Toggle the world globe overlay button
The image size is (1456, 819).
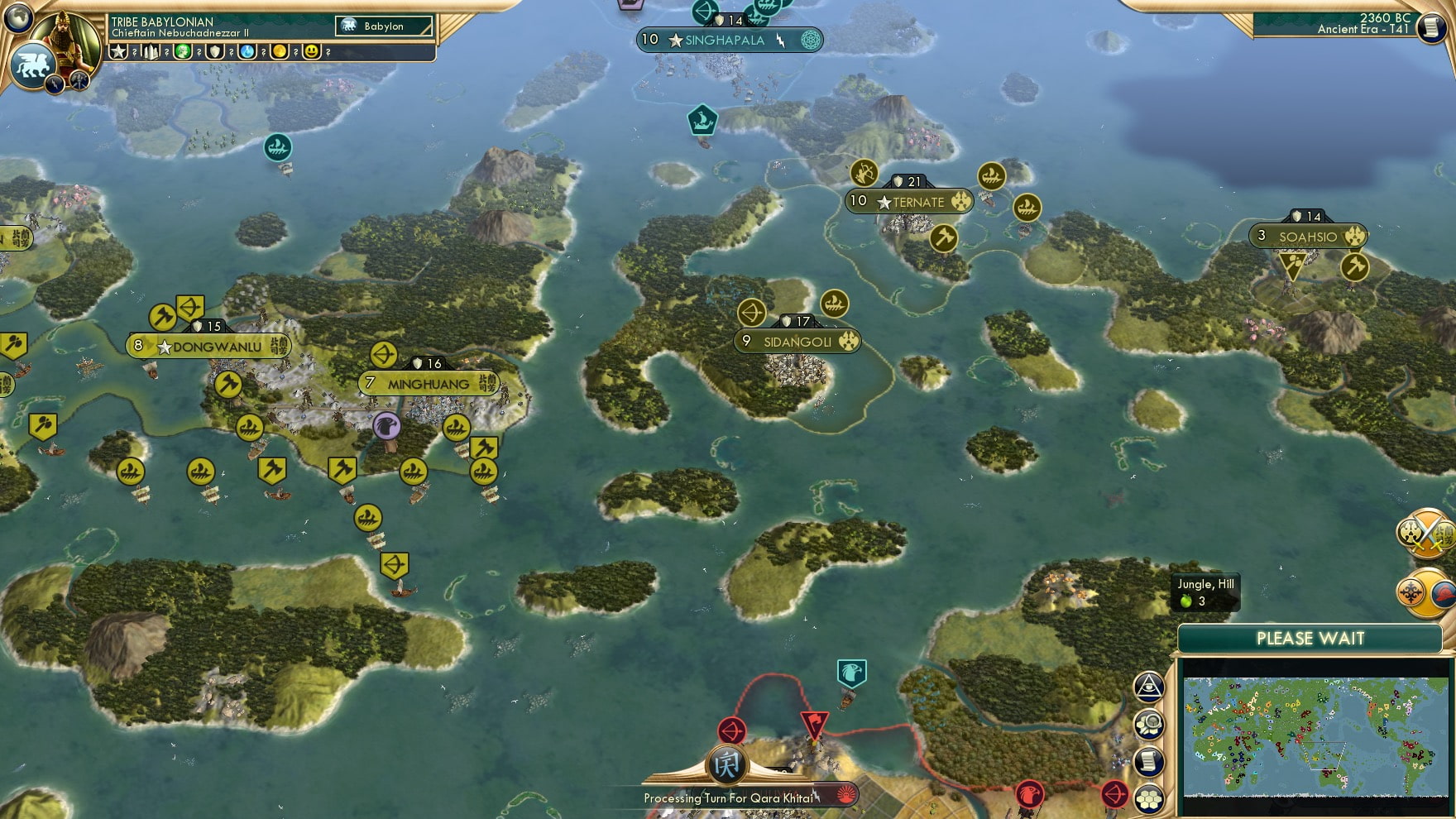[x=18, y=17]
